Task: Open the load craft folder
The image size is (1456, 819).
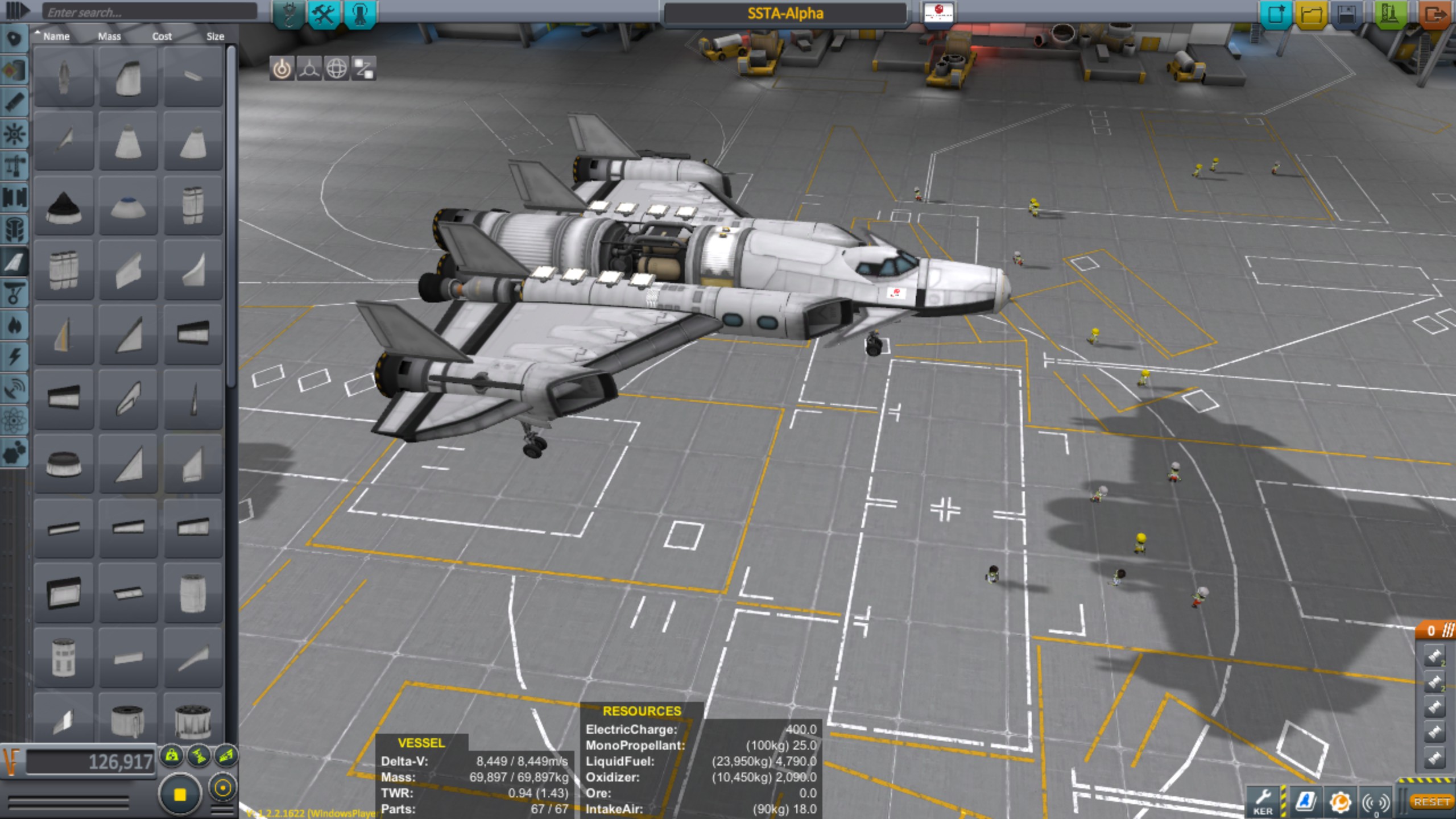Action: tap(1311, 14)
